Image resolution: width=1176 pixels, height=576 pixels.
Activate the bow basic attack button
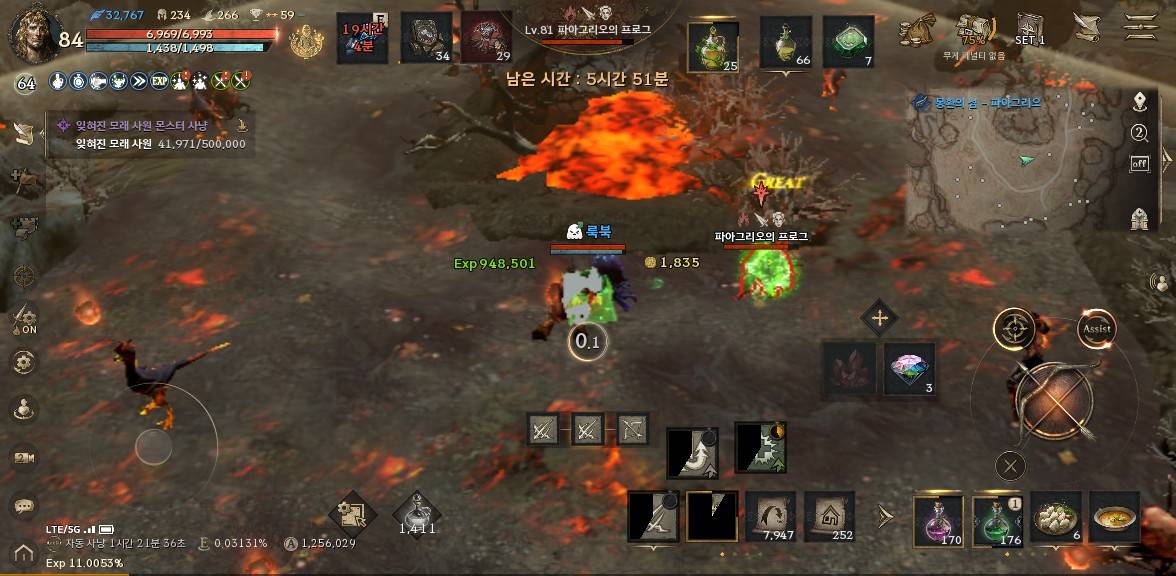point(1053,401)
